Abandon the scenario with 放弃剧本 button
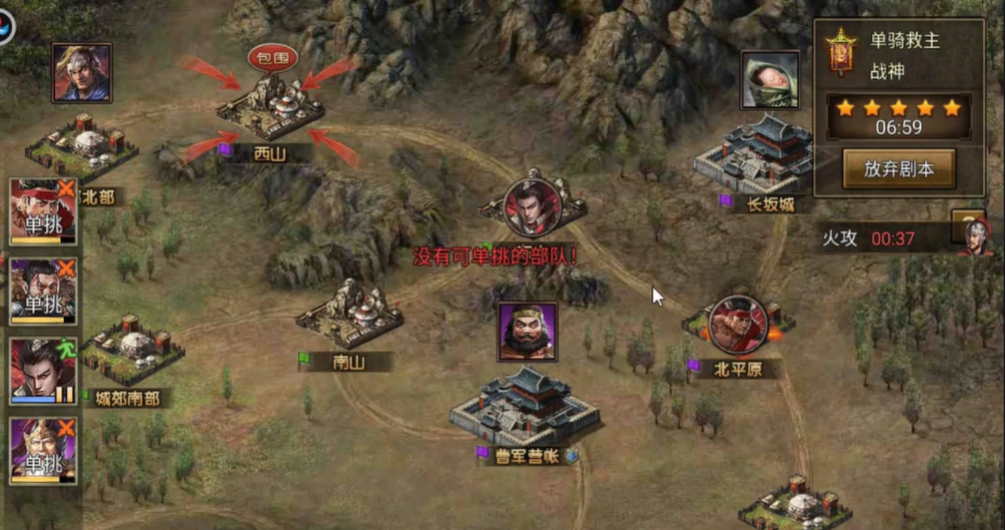This screenshot has height=530, width=1005. pyautogui.click(x=898, y=169)
